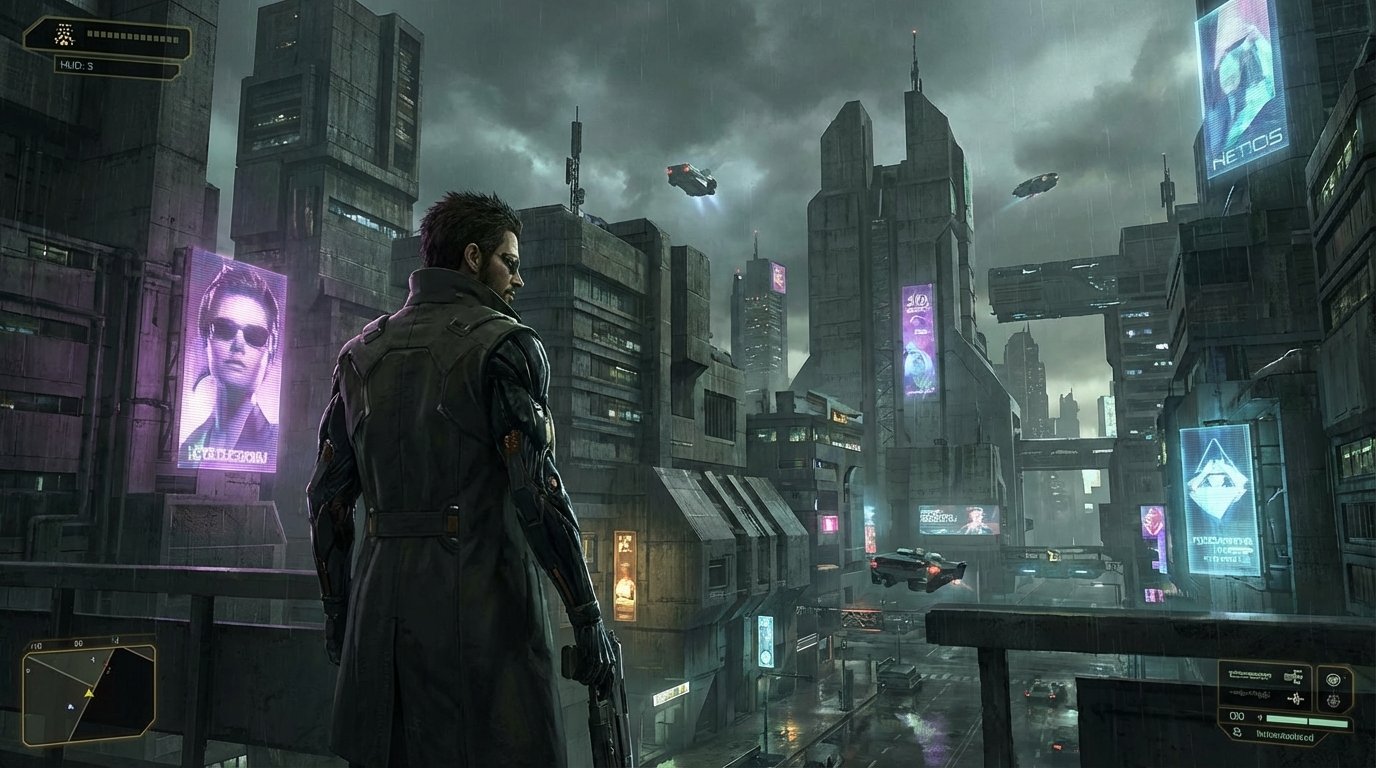Click the player arrow marker on the minimap
This screenshot has width=1376, height=768.
pyautogui.click(x=89, y=693)
